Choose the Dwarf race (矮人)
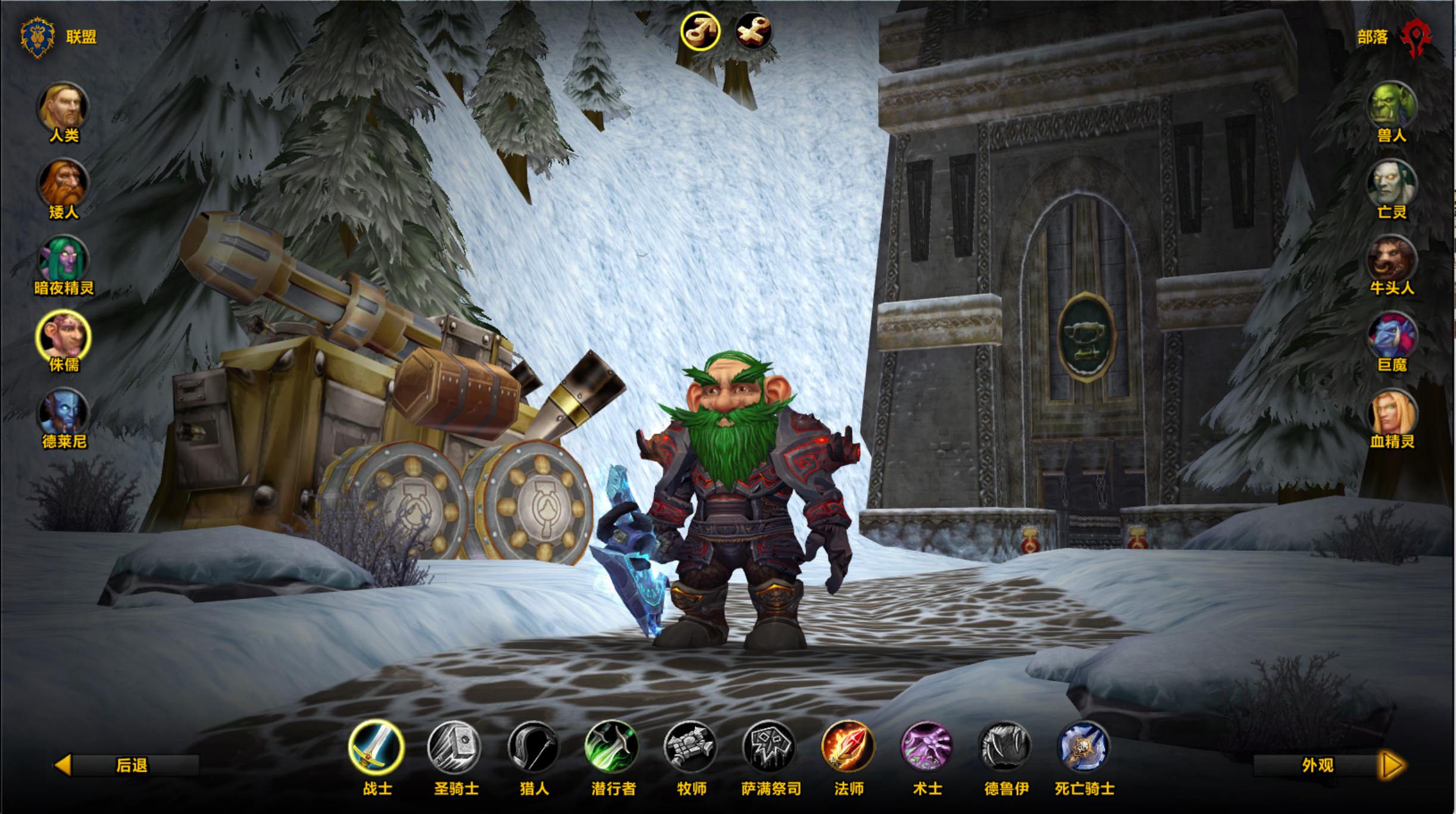 [64, 183]
